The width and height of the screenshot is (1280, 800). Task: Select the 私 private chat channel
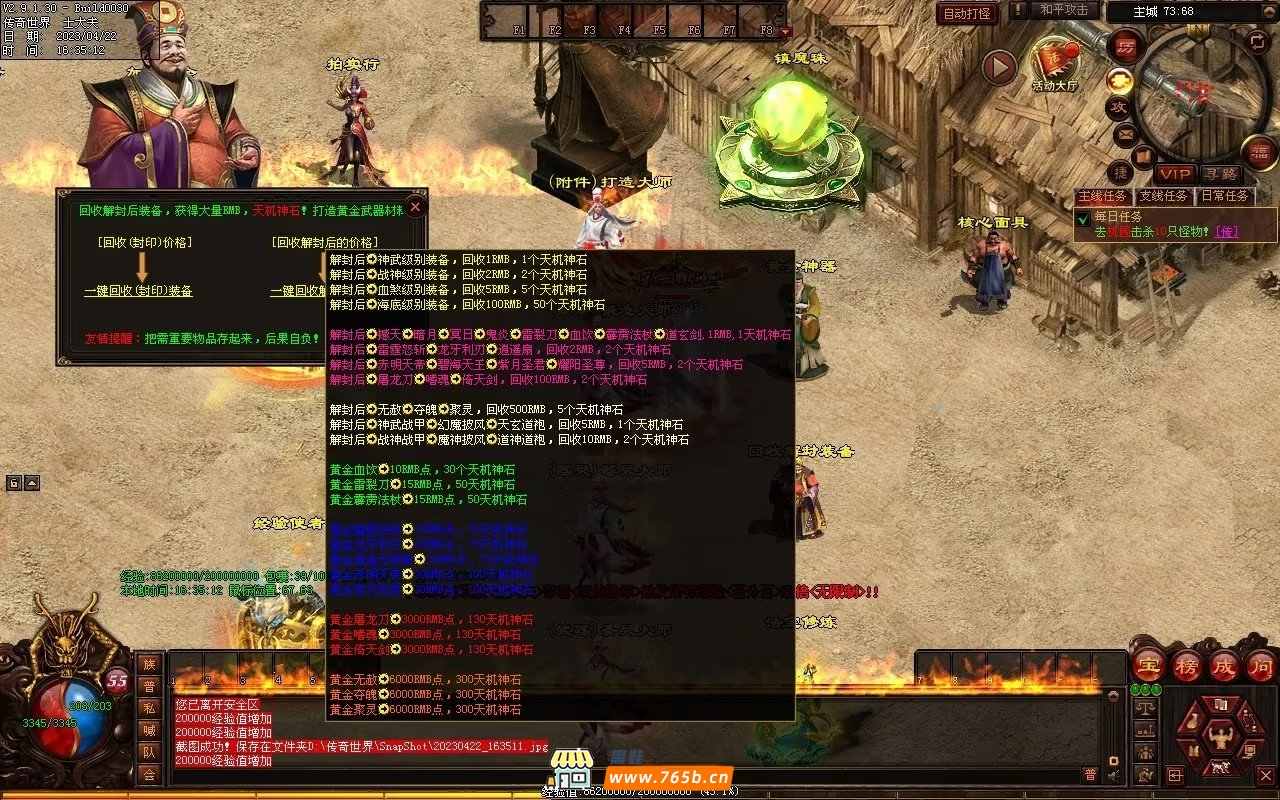pyautogui.click(x=149, y=708)
